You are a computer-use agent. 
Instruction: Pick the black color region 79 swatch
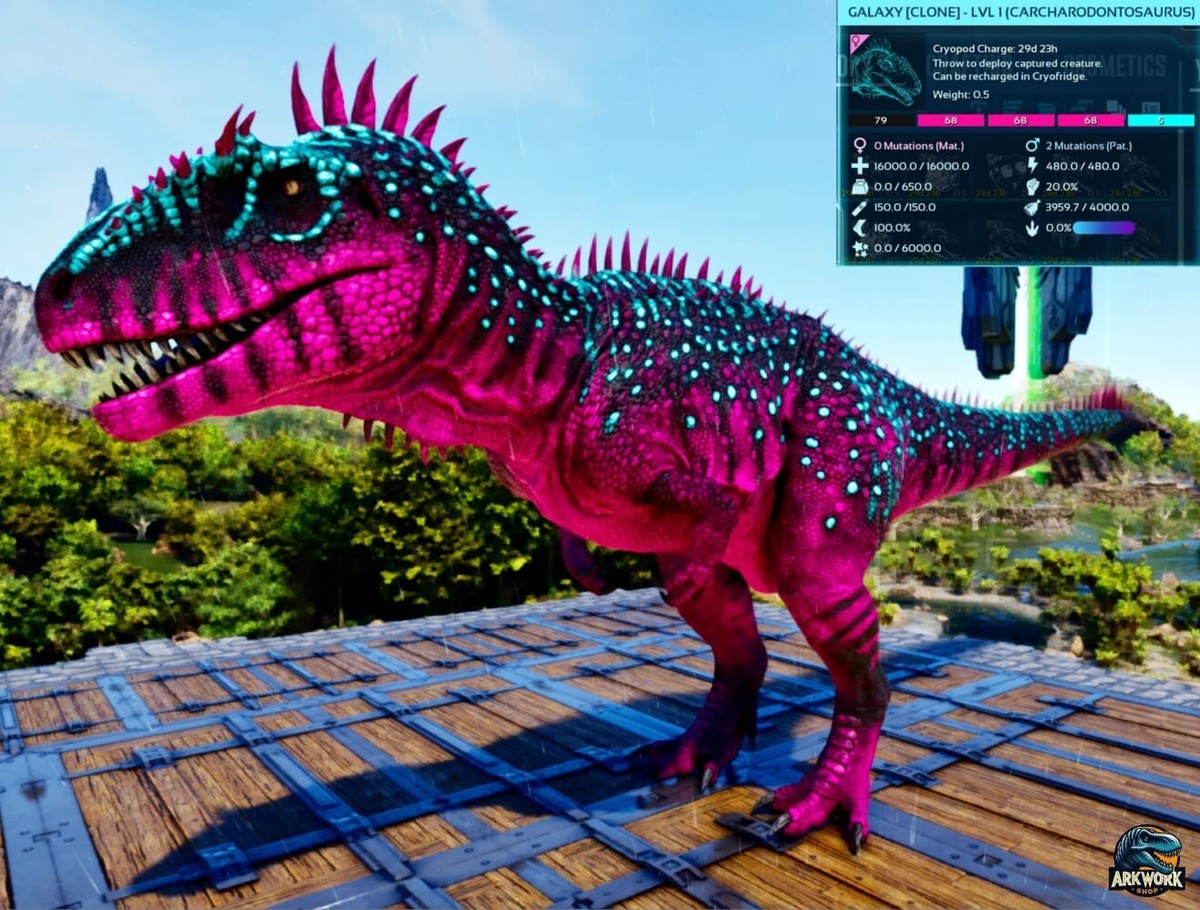point(881,120)
